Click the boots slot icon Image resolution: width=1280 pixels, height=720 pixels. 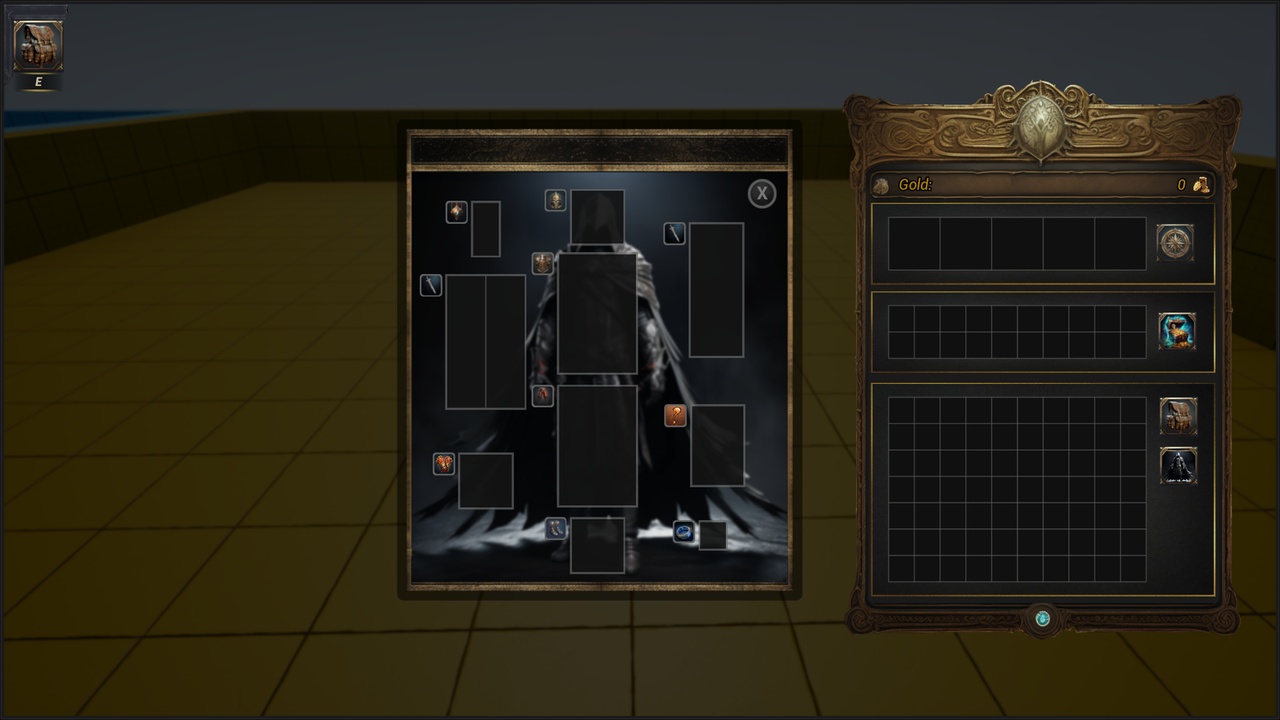[556, 529]
